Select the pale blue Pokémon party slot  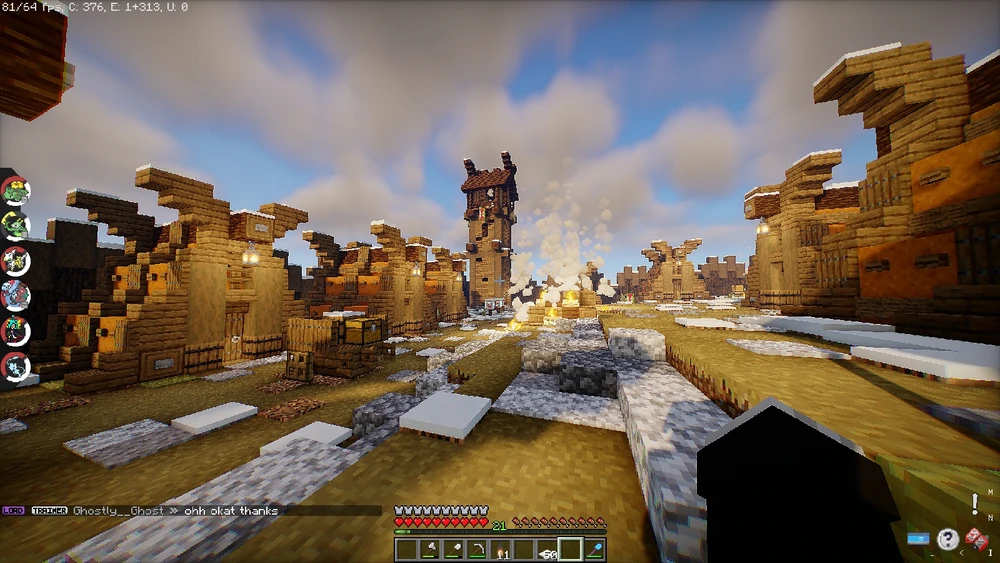15,365
